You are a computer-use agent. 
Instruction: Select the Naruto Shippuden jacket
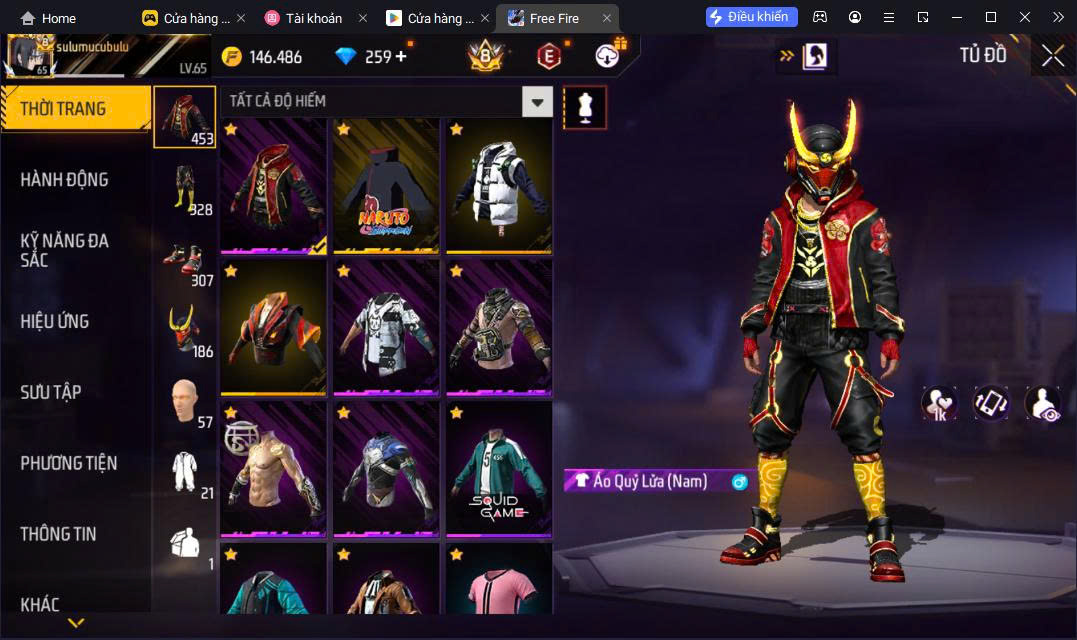point(386,185)
